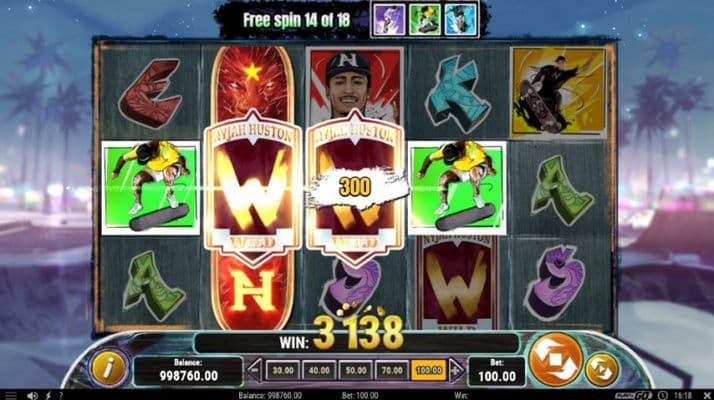Choose the 40.00 bet amount

319,370
